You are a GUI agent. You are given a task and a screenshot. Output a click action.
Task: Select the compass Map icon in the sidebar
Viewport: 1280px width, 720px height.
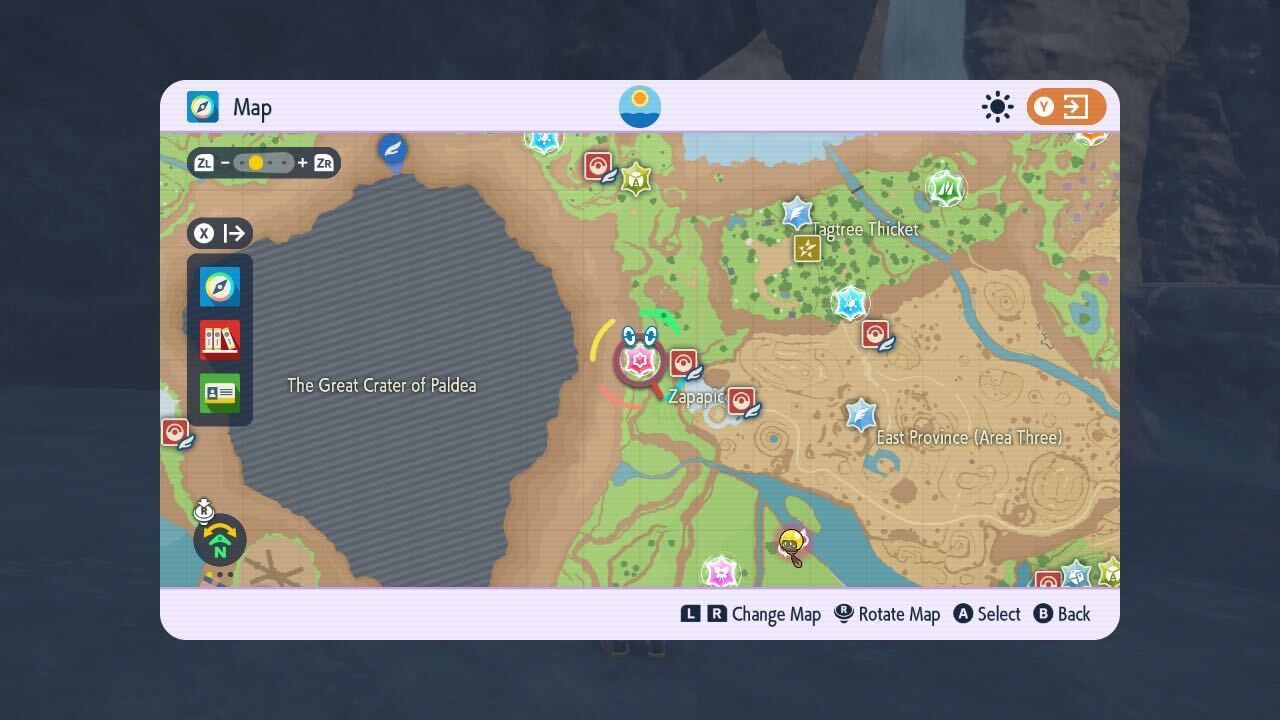pos(218,286)
